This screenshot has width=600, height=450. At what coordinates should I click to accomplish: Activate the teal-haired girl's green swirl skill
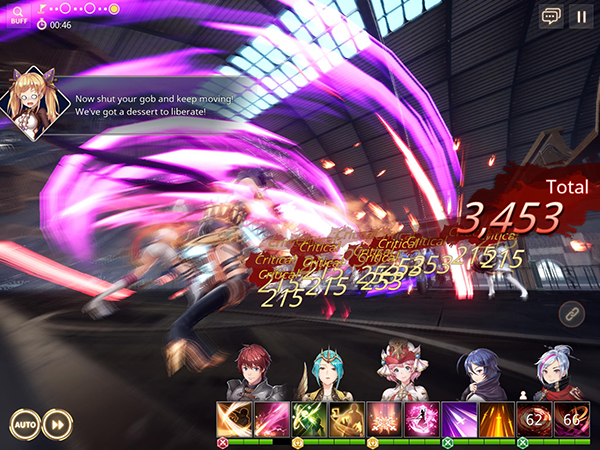(308, 418)
